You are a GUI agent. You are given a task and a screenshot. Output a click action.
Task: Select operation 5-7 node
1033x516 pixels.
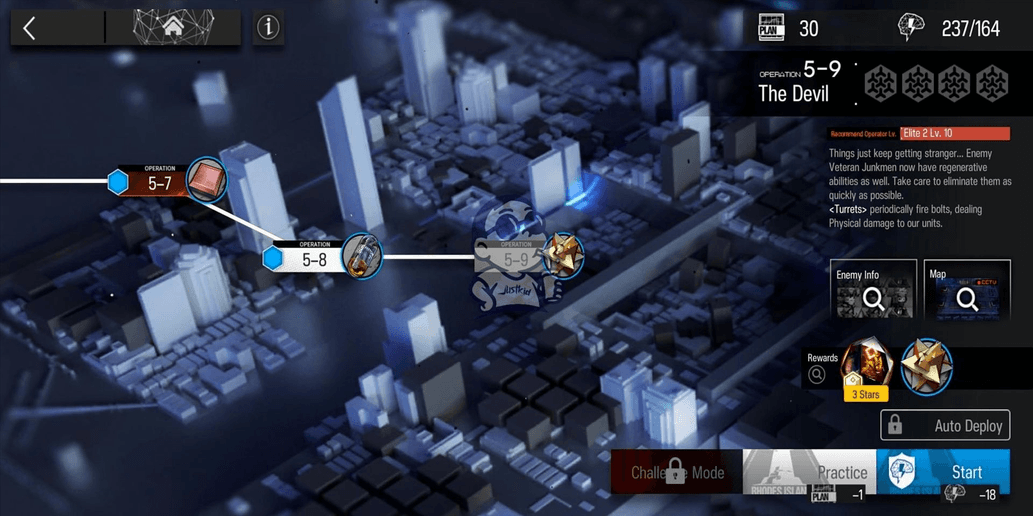160,182
